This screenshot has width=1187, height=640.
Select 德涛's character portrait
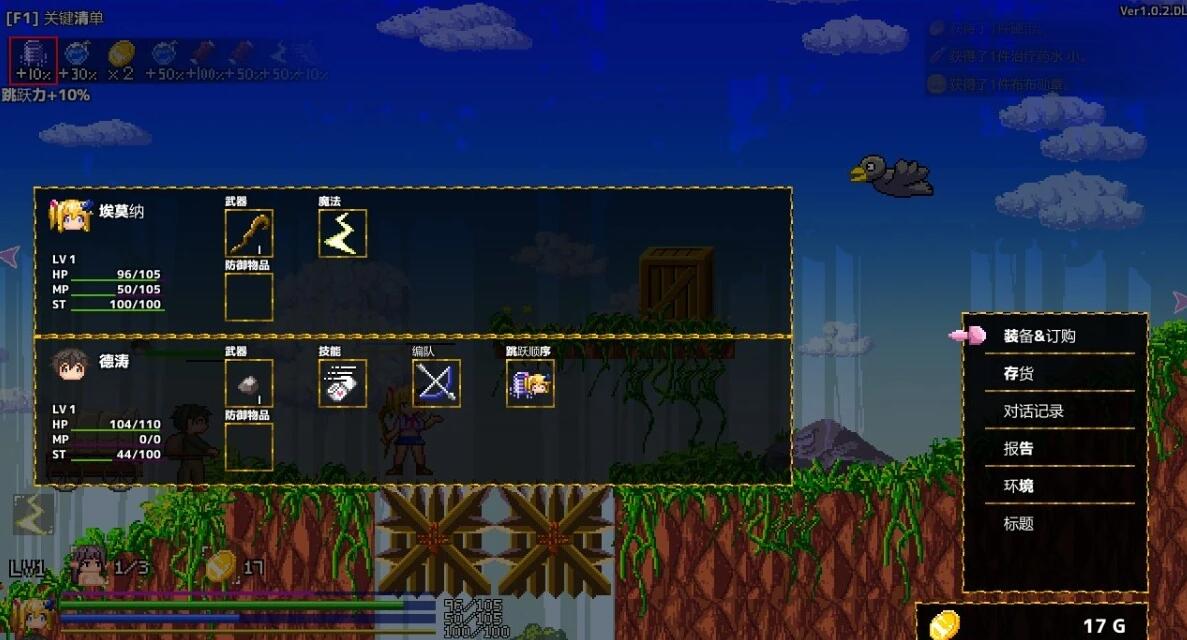tap(69, 364)
